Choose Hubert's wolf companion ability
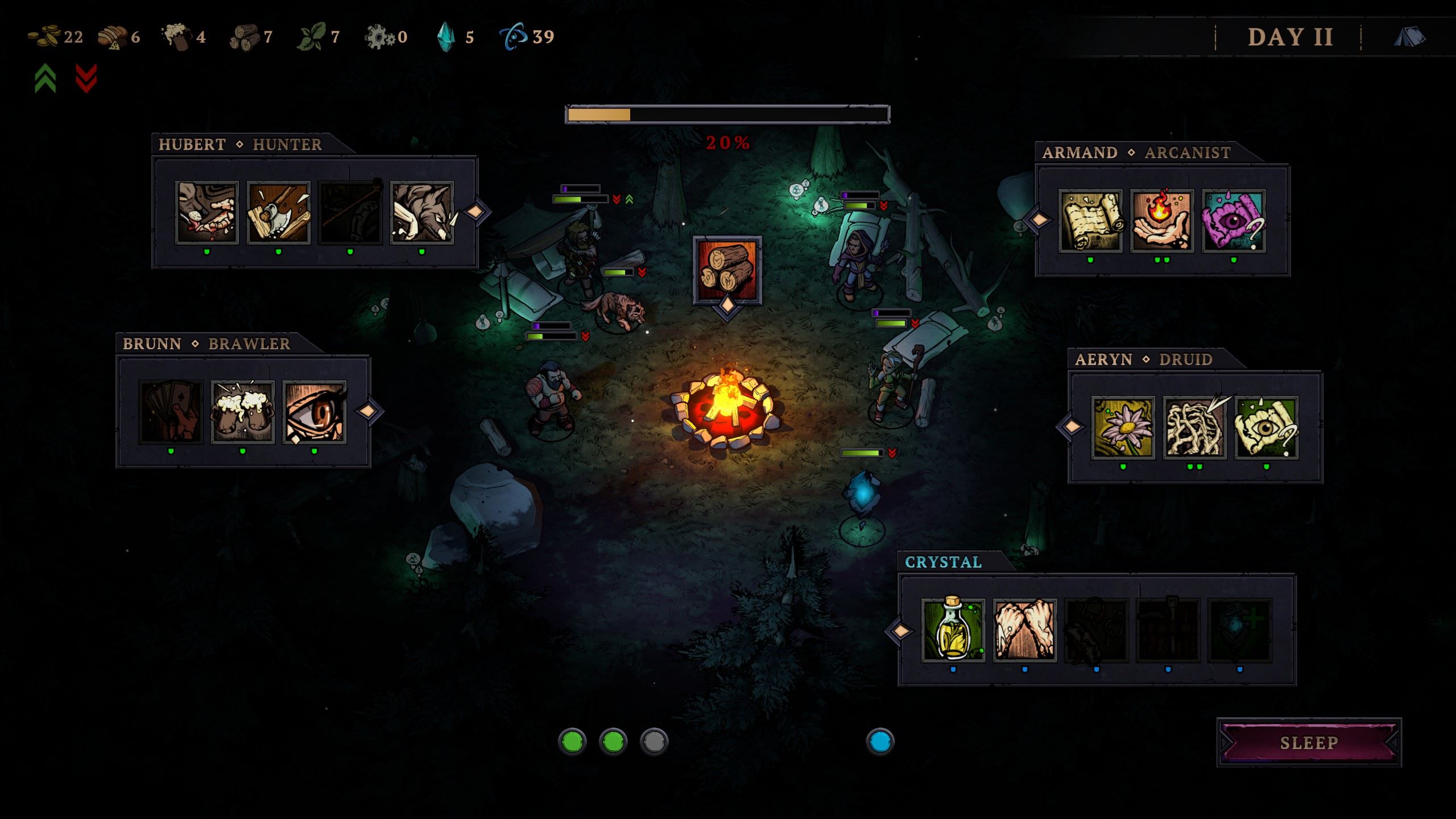This screenshot has height=819, width=1456. (x=422, y=213)
